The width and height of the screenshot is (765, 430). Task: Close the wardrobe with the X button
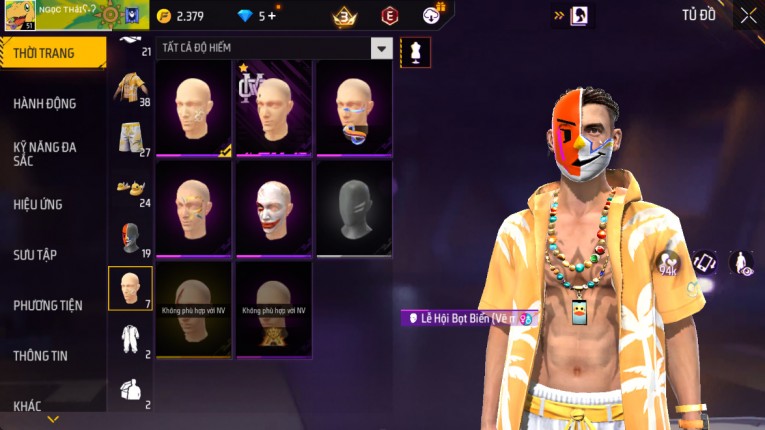tap(748, 15)
